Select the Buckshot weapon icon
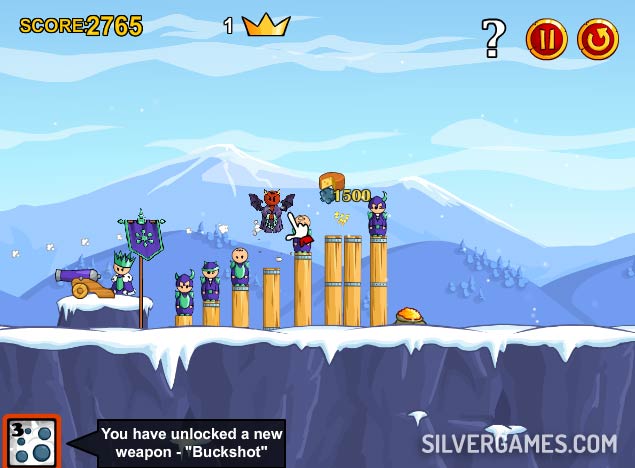This screenshot has width=635, height=468. tap(30, 442)
